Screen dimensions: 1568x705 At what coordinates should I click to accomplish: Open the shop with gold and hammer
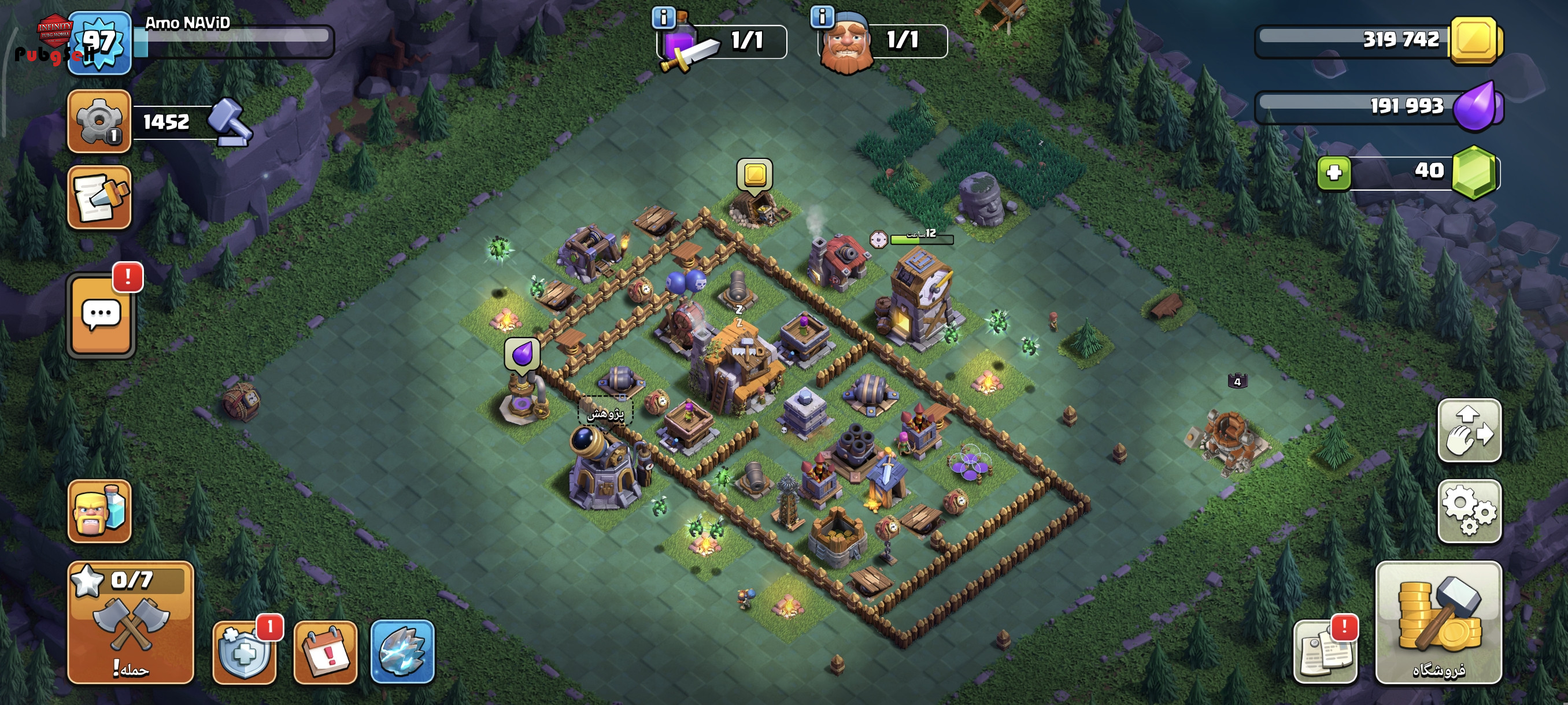click(1438, 622)
